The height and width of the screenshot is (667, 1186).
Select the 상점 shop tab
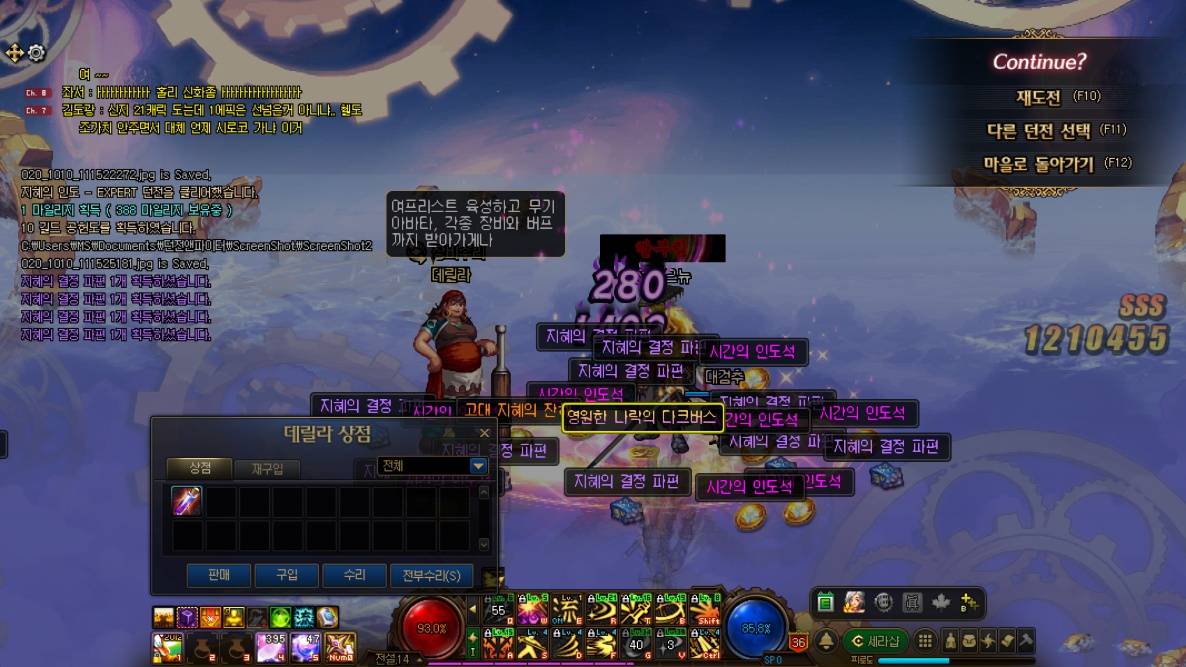(200, 468)
